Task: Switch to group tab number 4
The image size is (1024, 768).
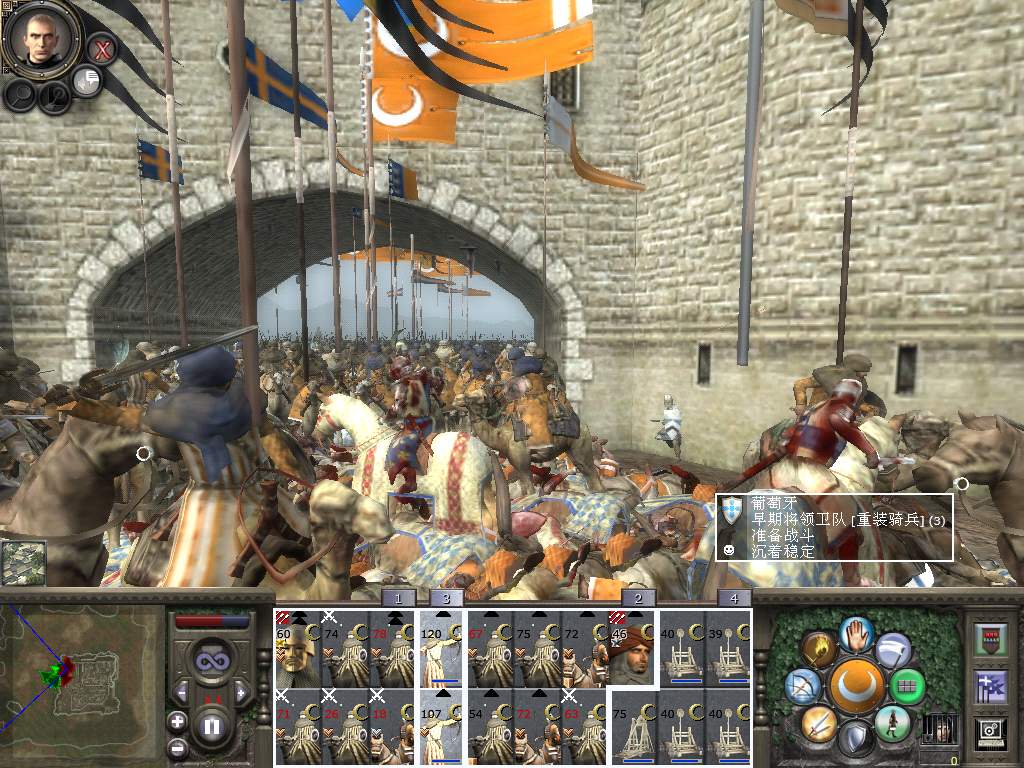Action: pos(734,599)
